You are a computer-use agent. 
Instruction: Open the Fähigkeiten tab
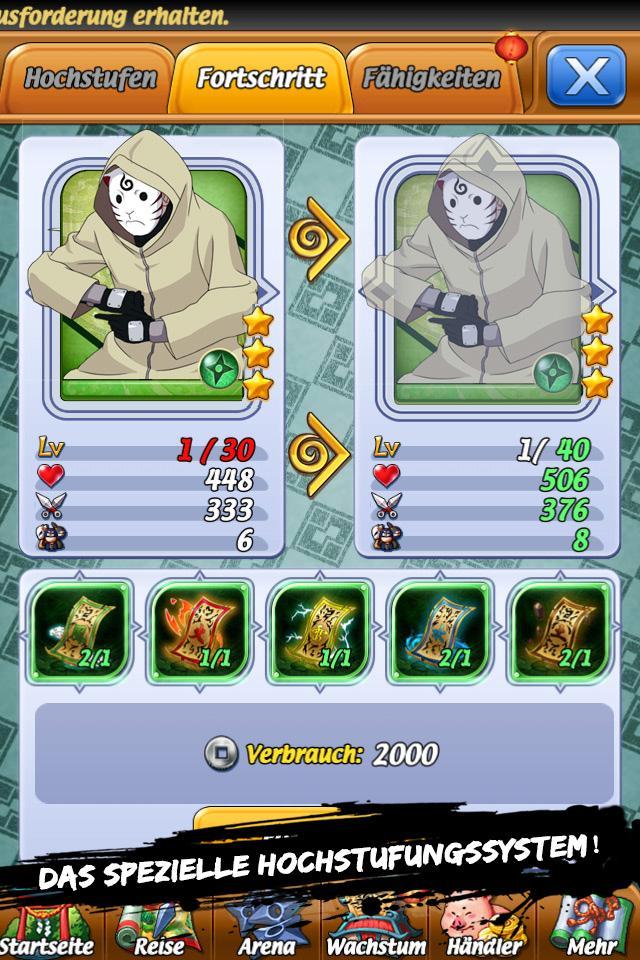(x=431, y=78)
